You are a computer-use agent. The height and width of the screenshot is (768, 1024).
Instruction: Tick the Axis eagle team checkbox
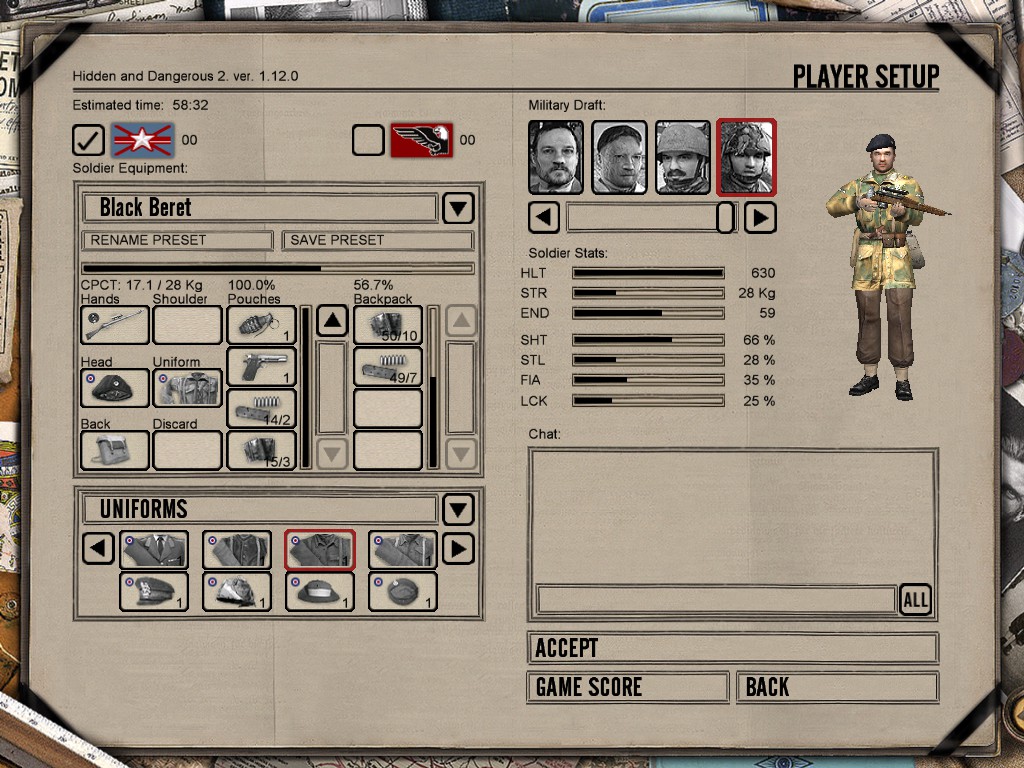tap(368, 140)
